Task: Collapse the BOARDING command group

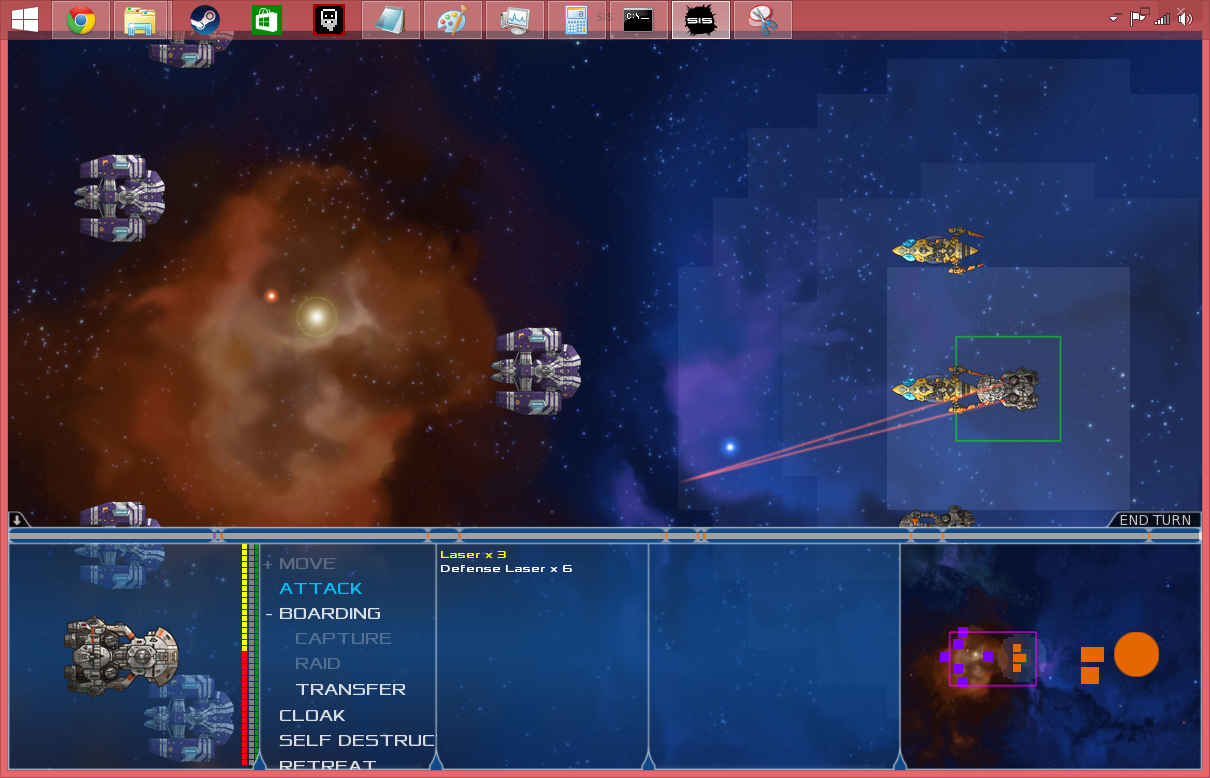Action: (269, 614)
